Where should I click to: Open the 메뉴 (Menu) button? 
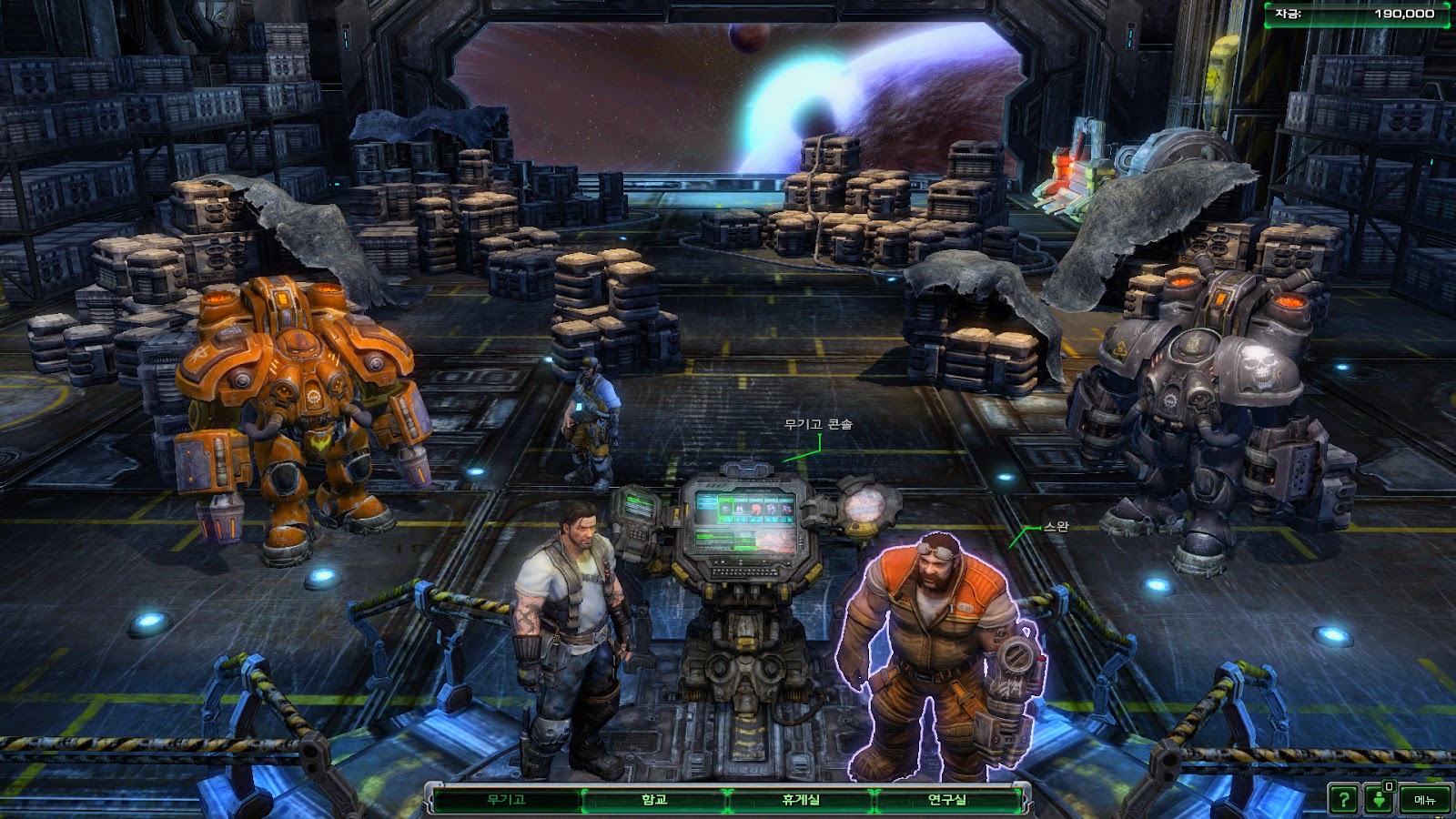[1424, 800]
